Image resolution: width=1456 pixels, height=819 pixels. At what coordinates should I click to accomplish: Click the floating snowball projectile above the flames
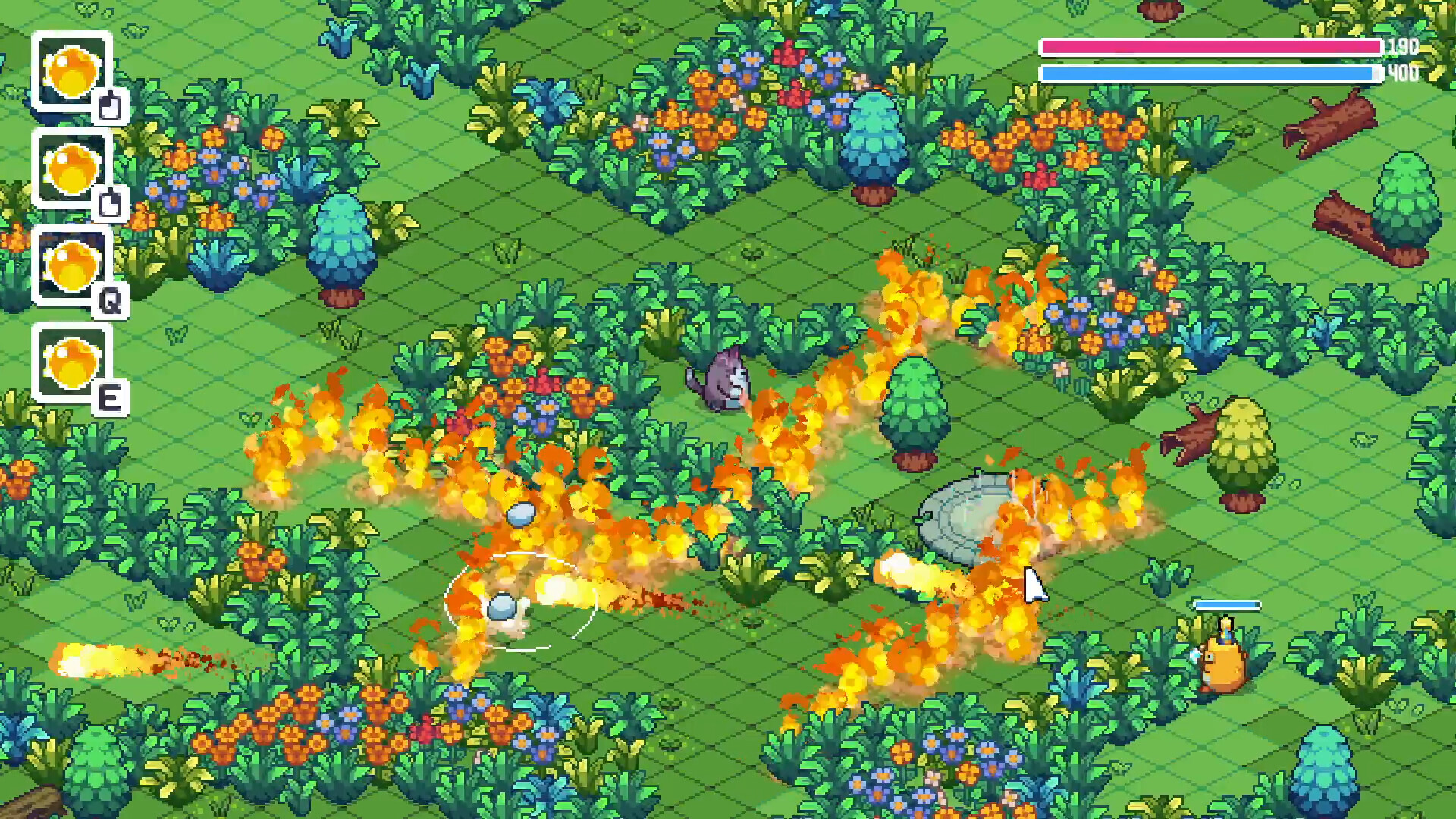[x=523, y=516]
